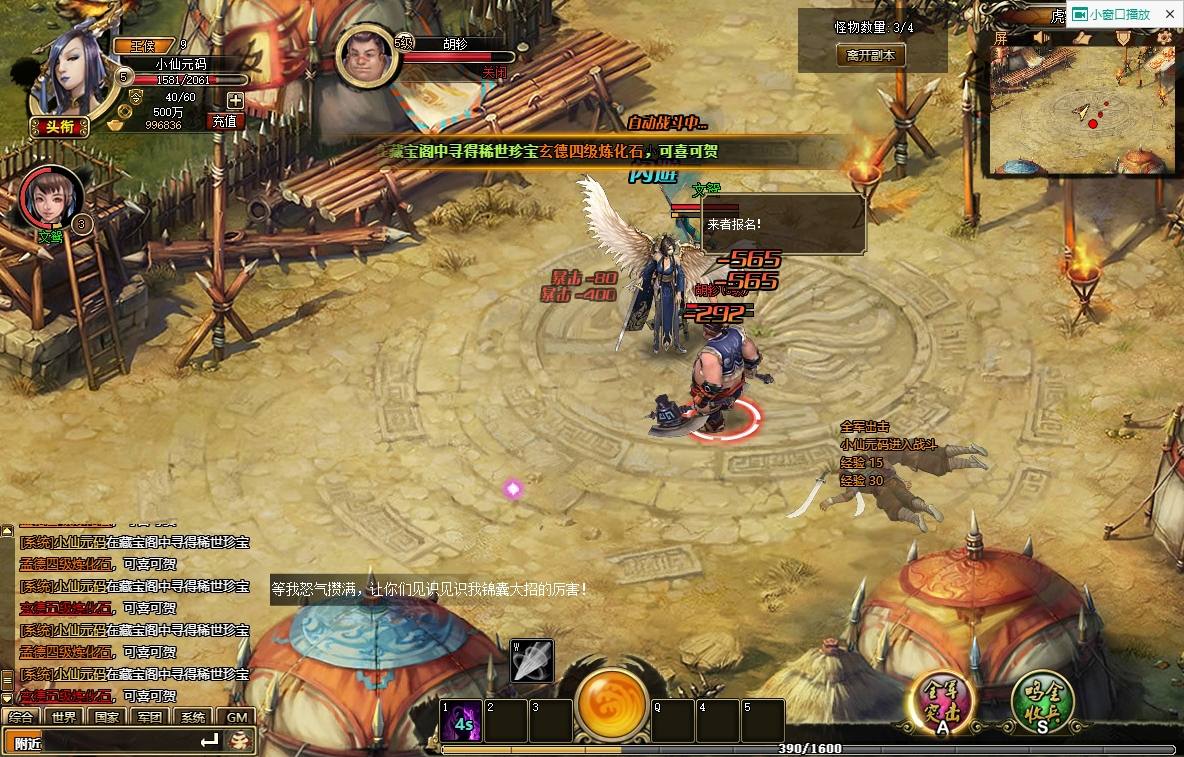Image resolution: width=1184 pixels, height=757 pixels.
Task: Select companion 文鸳 portrait
Action: click(x=50, y=197)
